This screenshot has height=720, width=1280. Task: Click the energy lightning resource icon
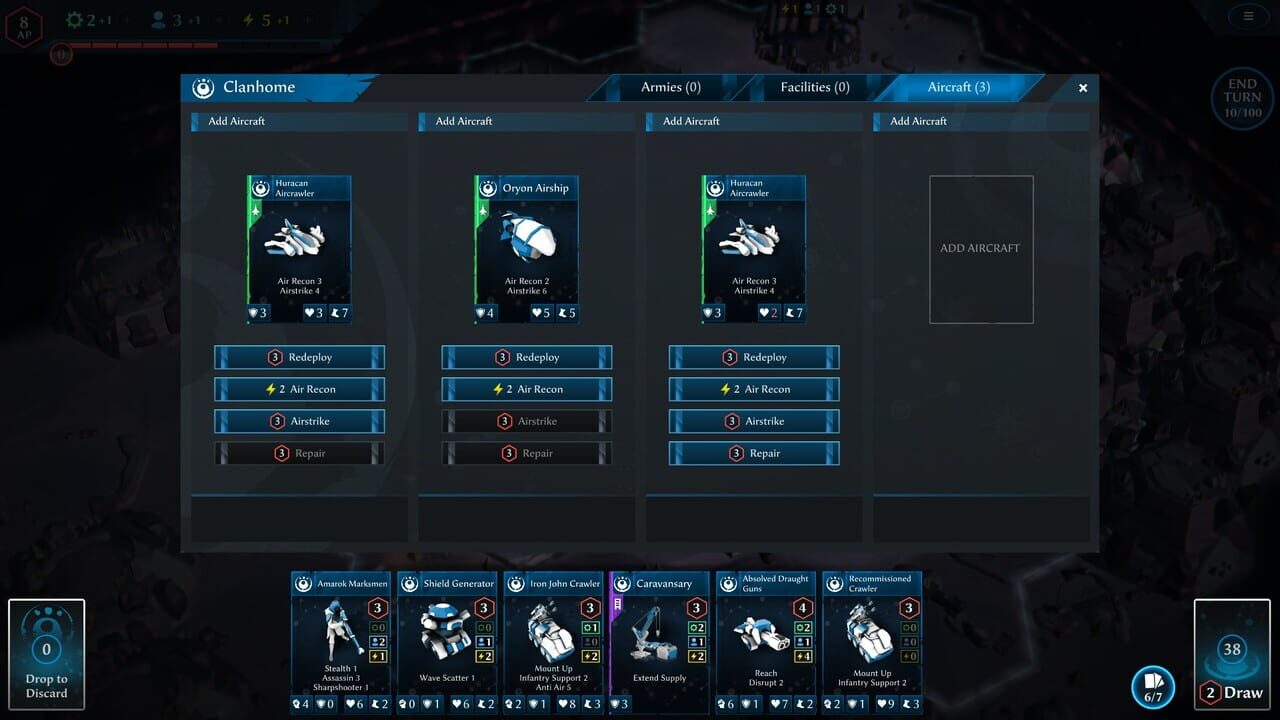tap(246, 18)
